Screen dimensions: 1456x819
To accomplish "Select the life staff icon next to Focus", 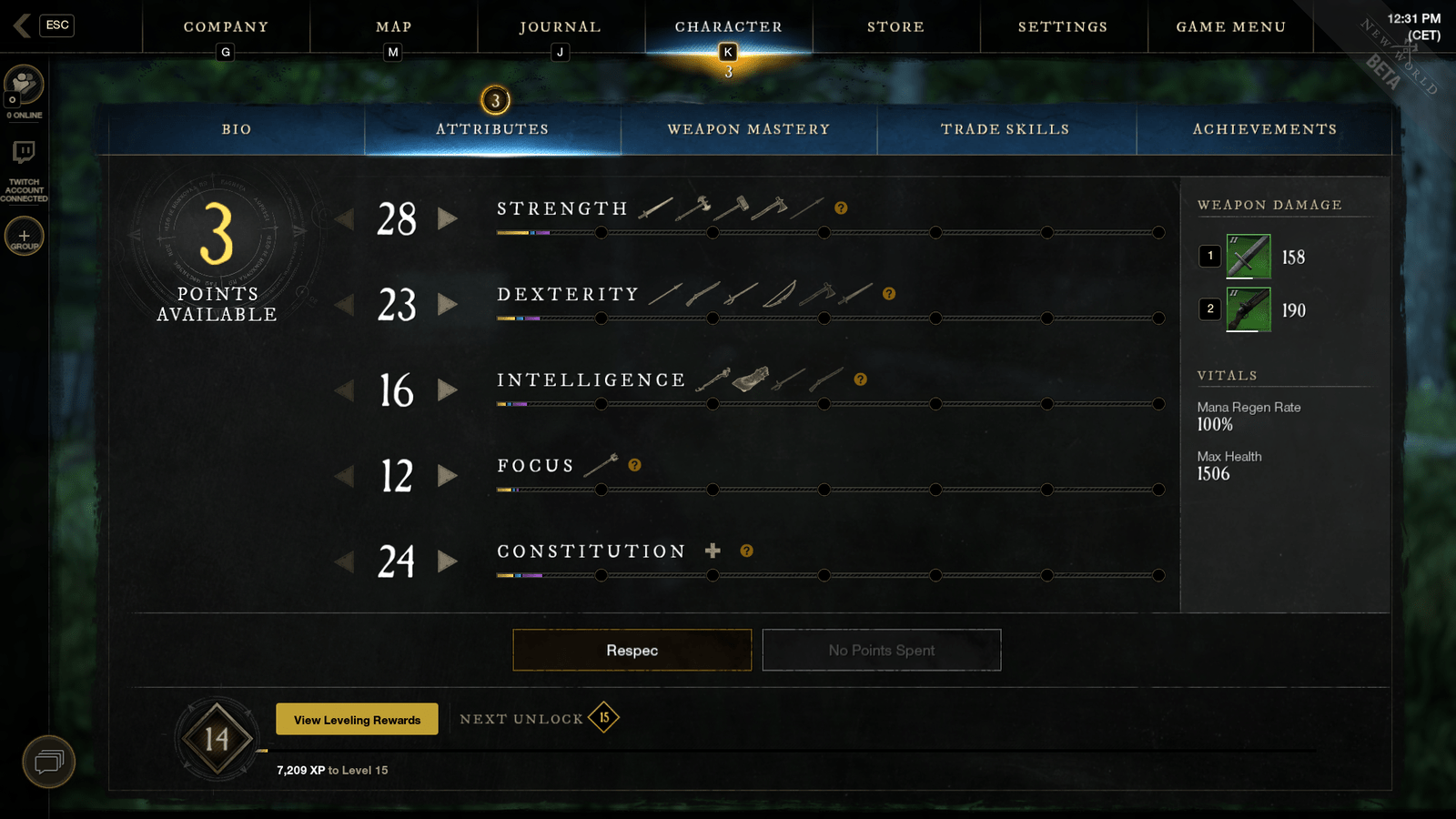I will click(x=601, y=464).
